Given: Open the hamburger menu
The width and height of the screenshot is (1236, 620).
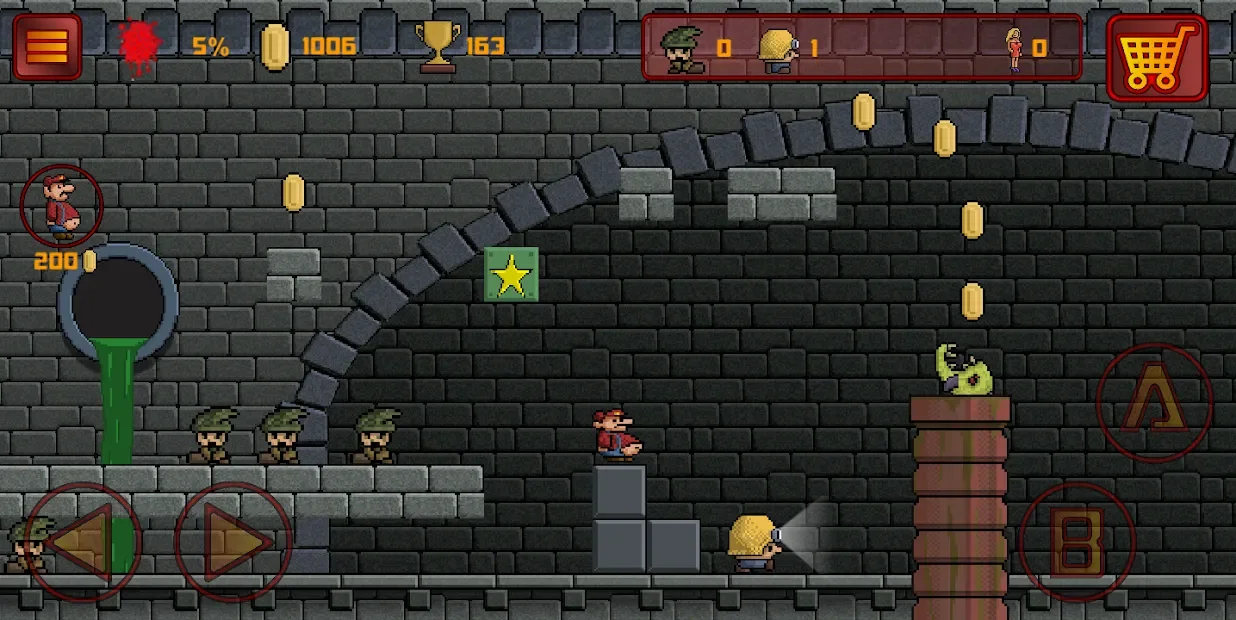Looking at the screenshot, I should (x=47, y=46).
